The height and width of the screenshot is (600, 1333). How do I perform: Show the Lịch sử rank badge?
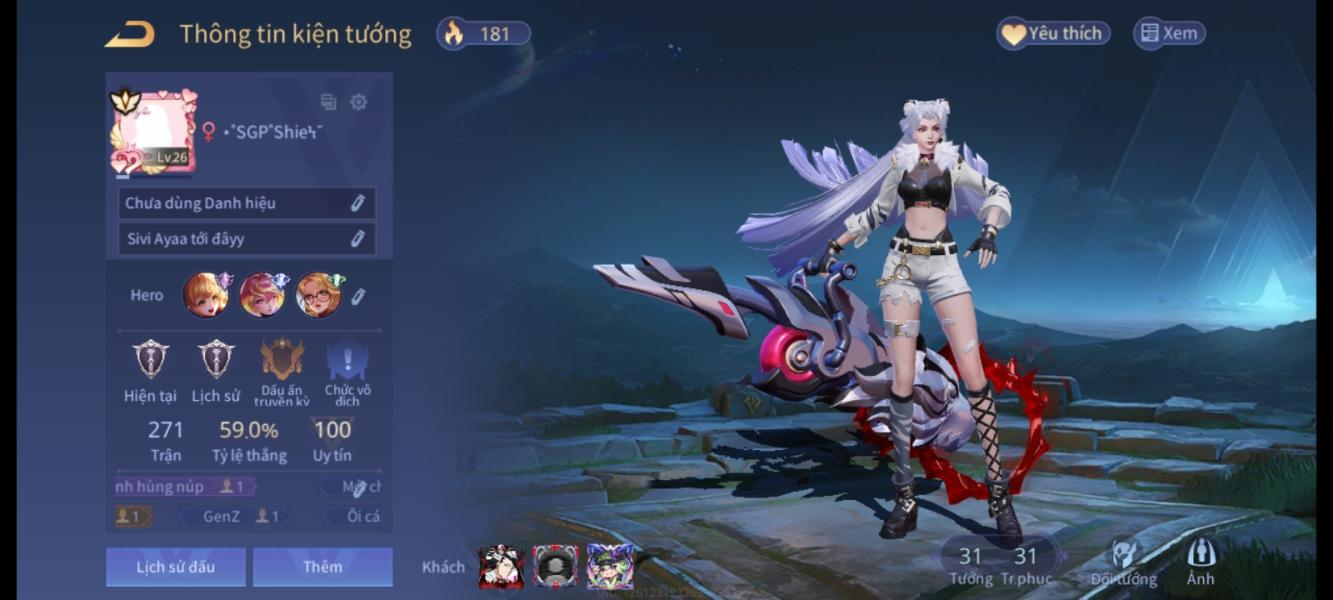(x=216, y=360)
